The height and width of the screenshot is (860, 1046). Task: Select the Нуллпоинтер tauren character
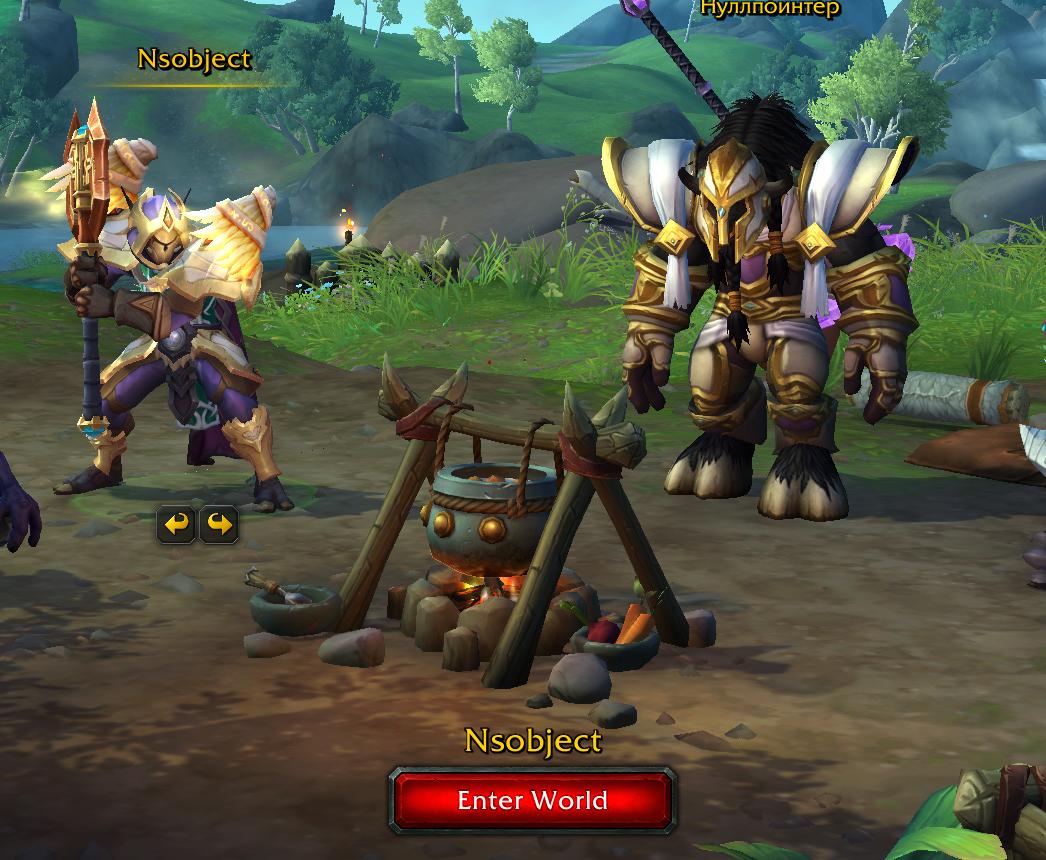(765, 320)
